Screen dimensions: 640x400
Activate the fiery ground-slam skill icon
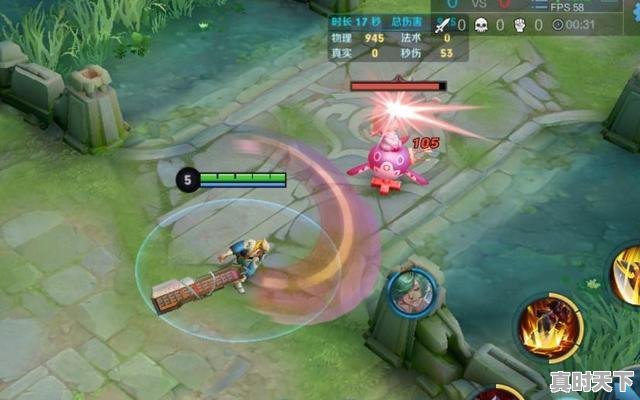548,328
